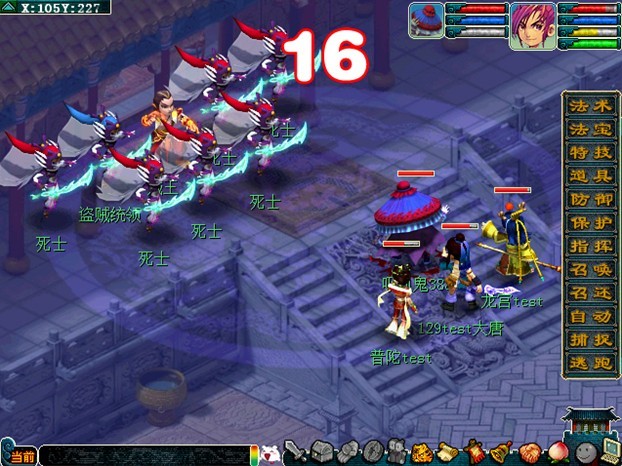The image size is (622, 466).
Task: Activate the 自动 auto-battle command
Action: [x=583, y=316]
